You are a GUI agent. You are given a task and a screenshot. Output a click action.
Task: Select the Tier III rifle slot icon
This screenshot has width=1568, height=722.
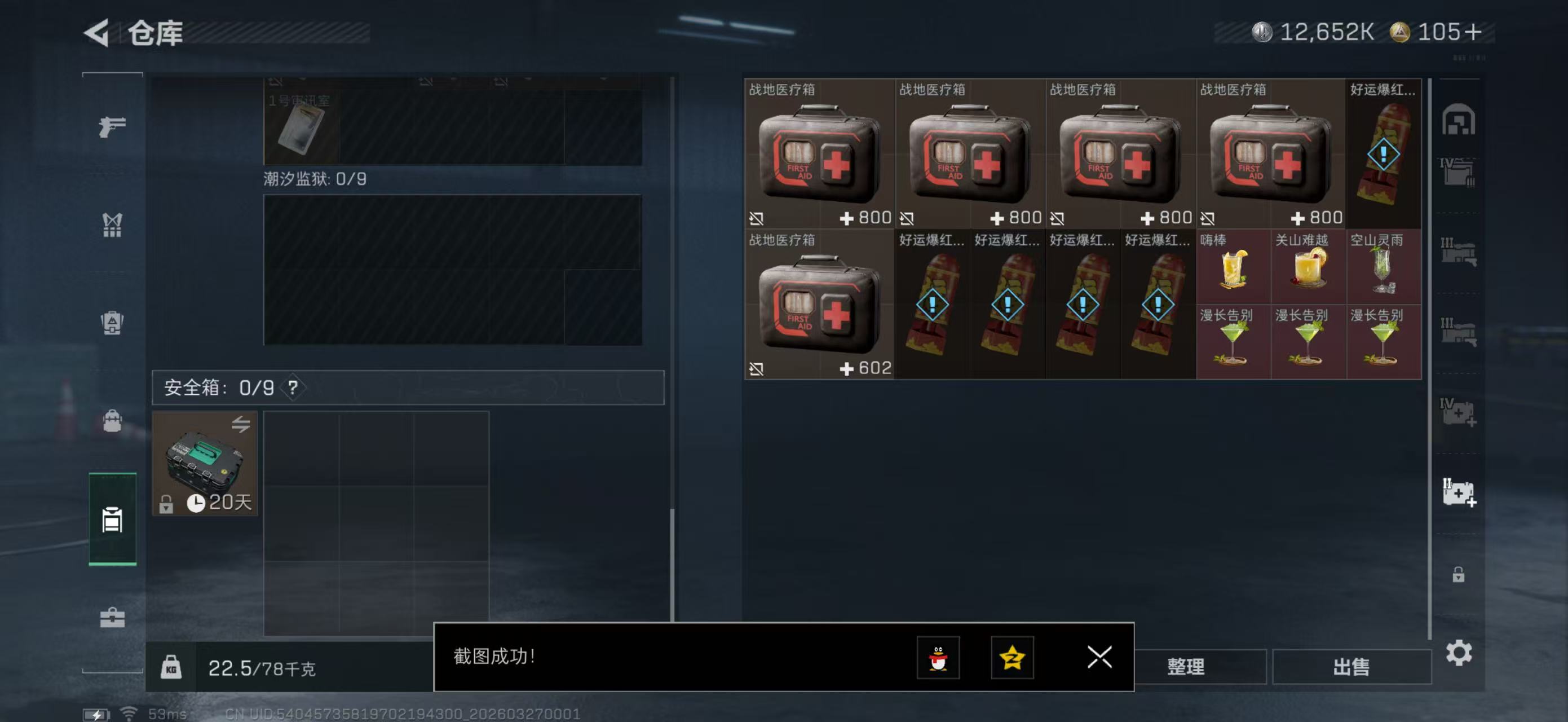1460,252
